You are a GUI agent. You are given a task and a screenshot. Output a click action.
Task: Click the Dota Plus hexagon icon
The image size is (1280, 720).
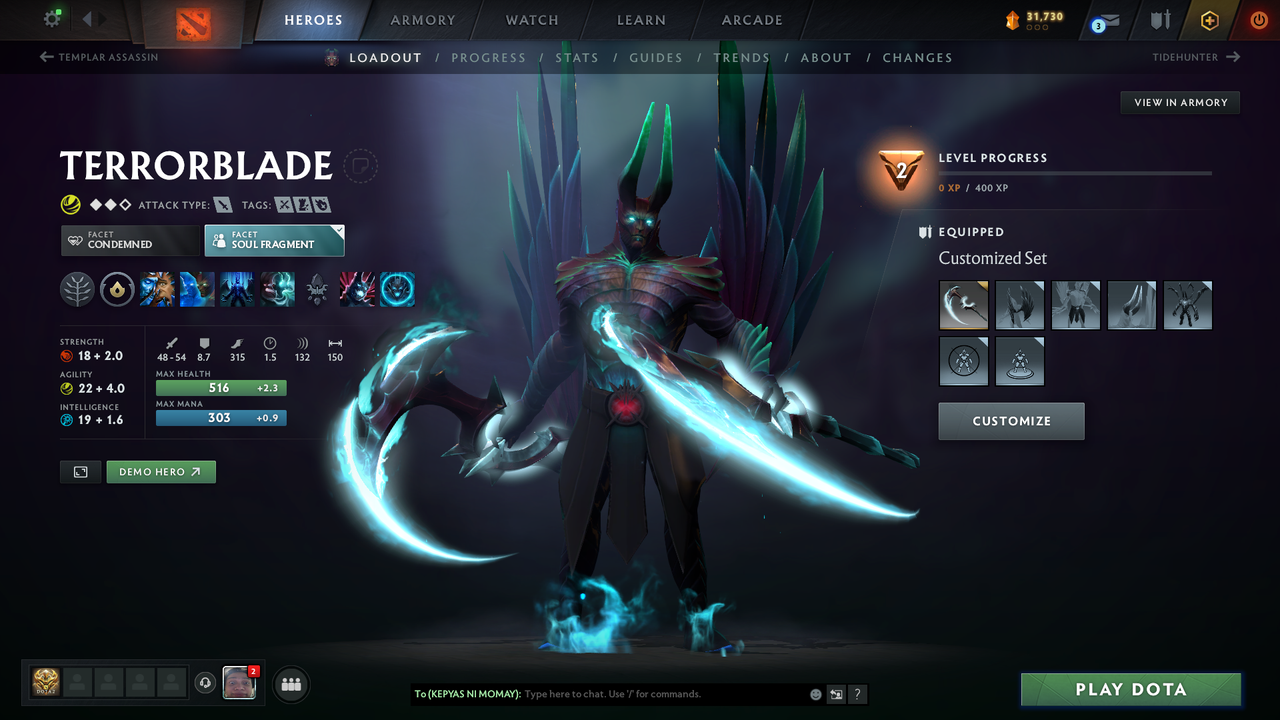pos(1209,20)
